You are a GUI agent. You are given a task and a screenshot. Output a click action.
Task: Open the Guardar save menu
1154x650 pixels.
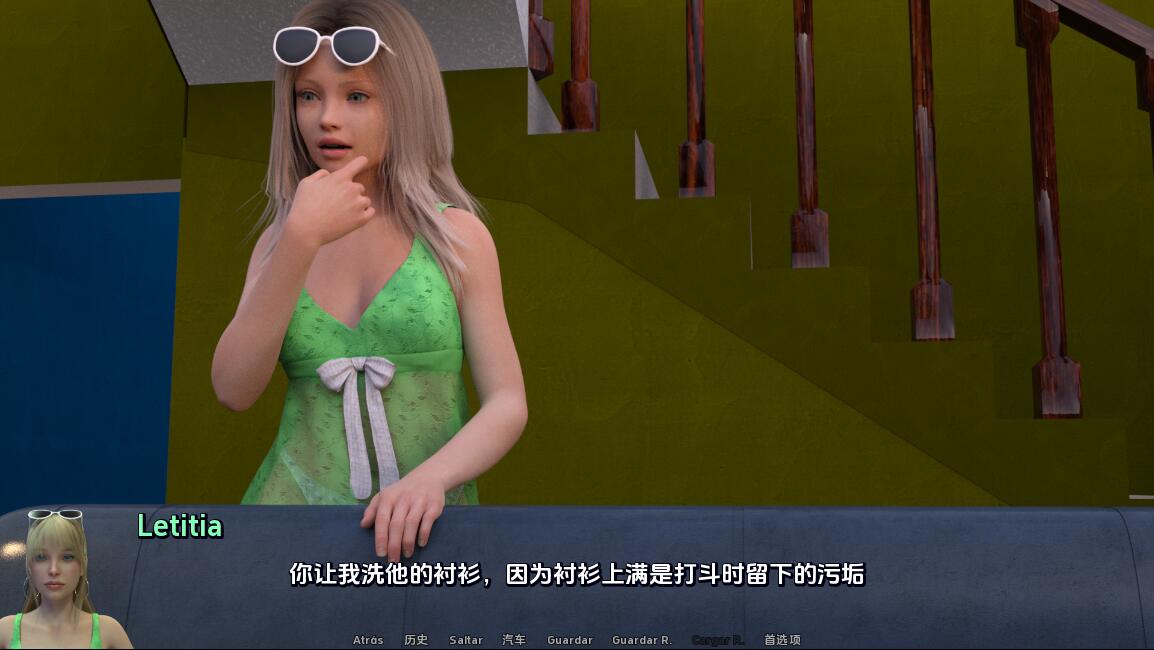point(570,640)
